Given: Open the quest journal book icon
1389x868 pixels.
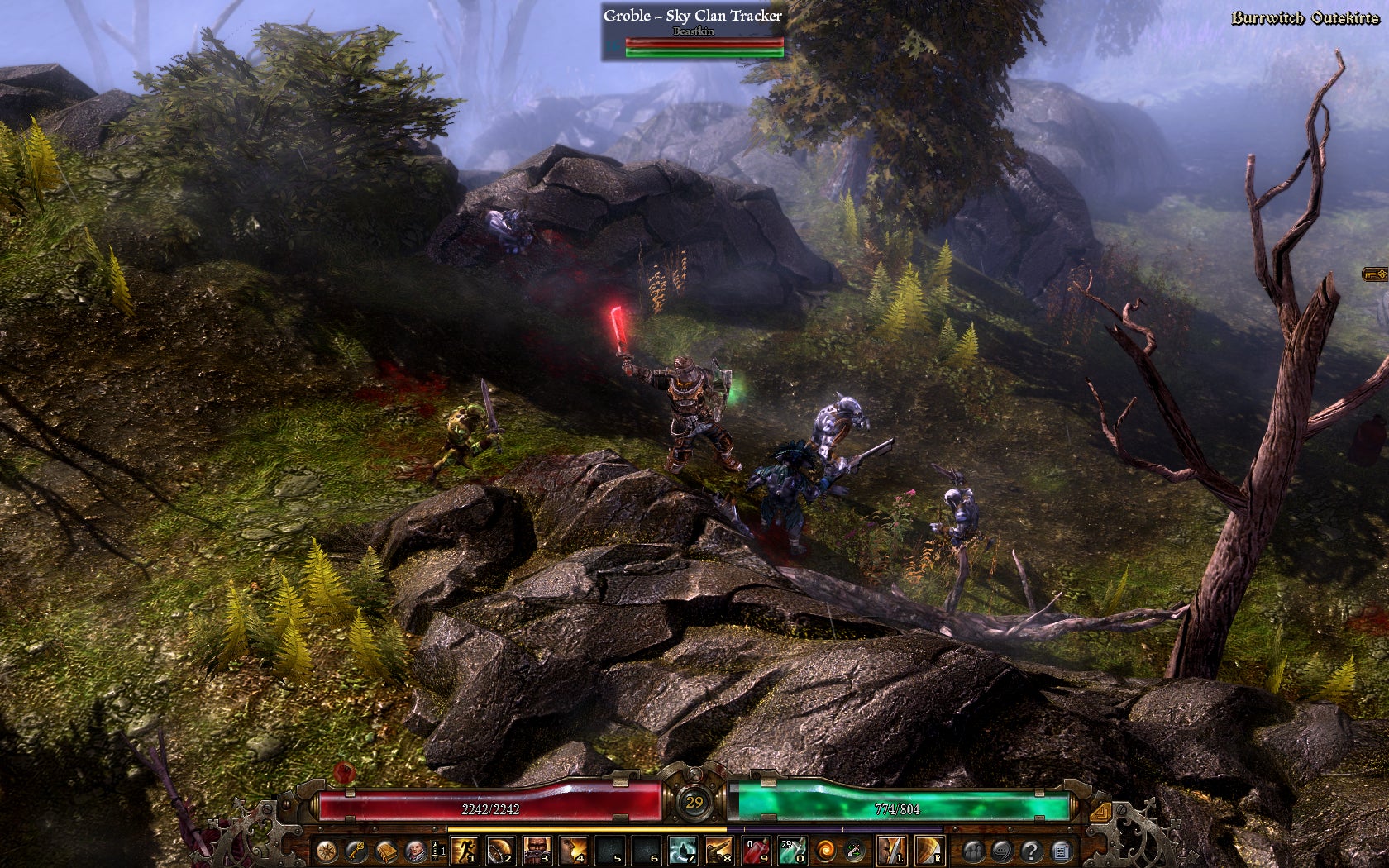Looking at the screenshot, I should 386,851.
